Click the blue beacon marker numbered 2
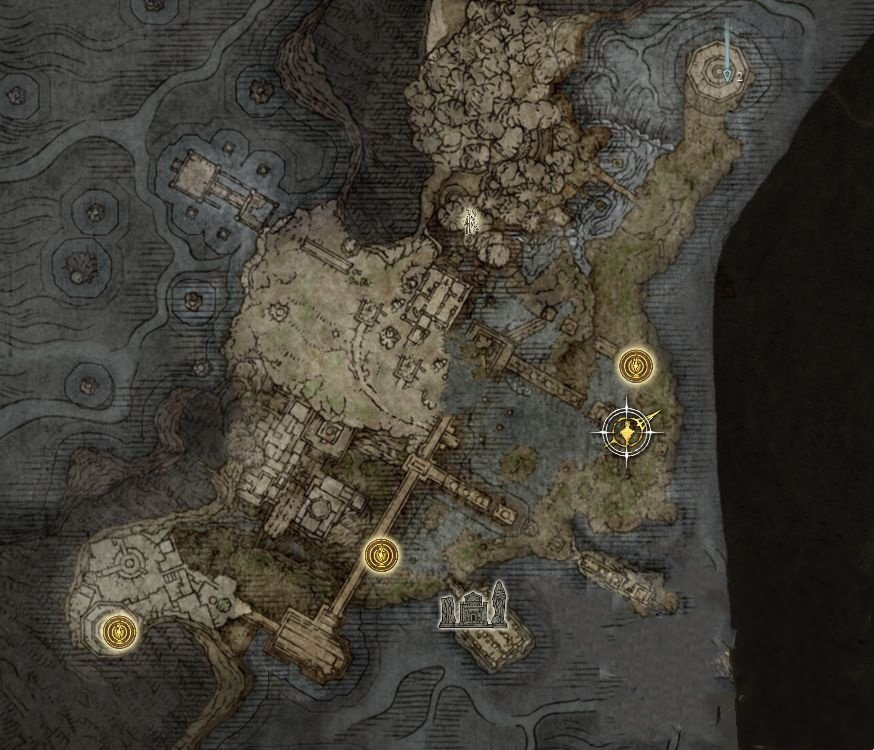 tap(727, 72)
